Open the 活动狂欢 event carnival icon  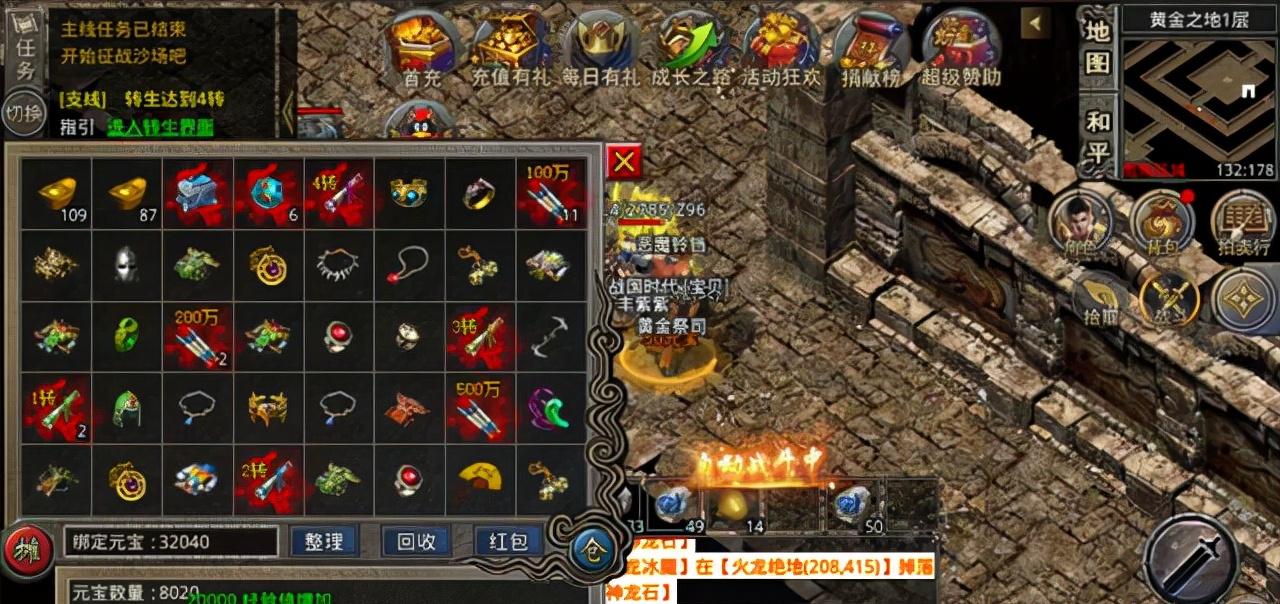click(x=779, y=45)
